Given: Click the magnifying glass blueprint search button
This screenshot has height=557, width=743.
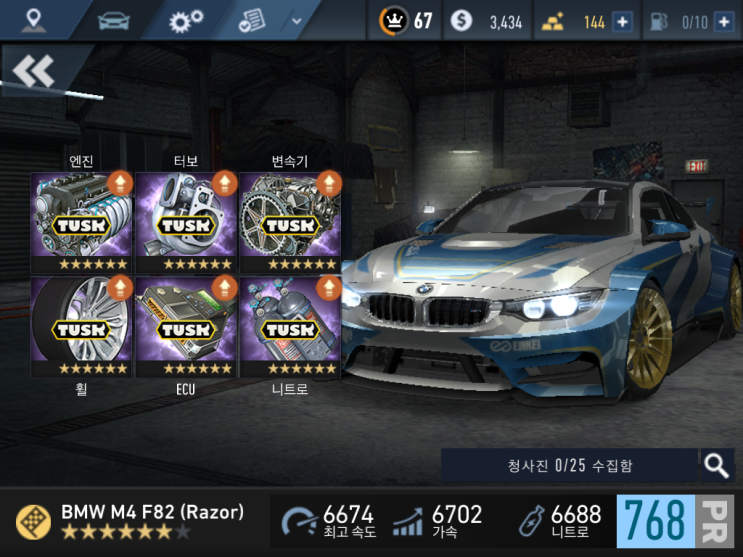Looking at the screenshot, I should pos(716,464).
